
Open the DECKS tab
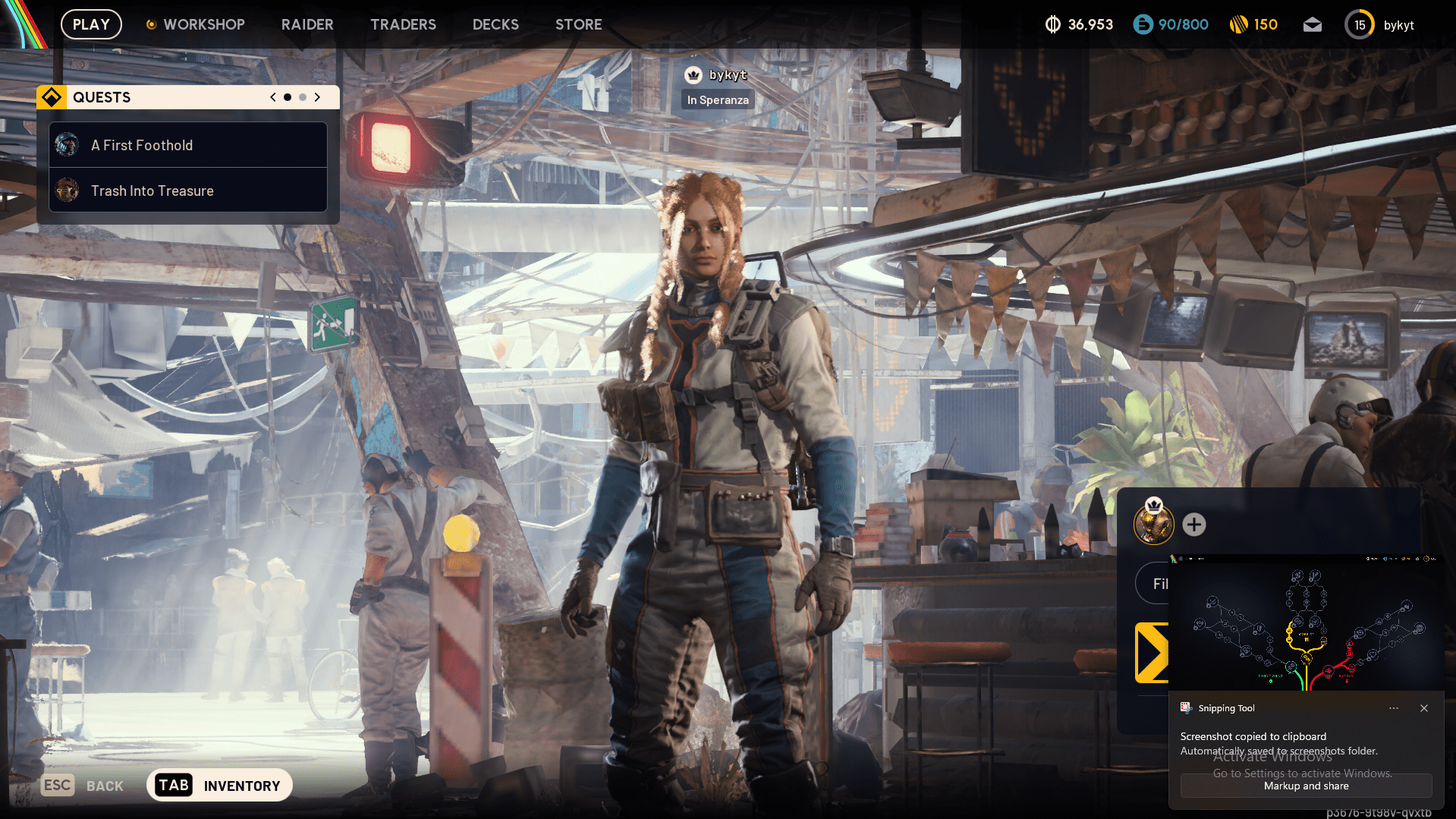(495, 24)
